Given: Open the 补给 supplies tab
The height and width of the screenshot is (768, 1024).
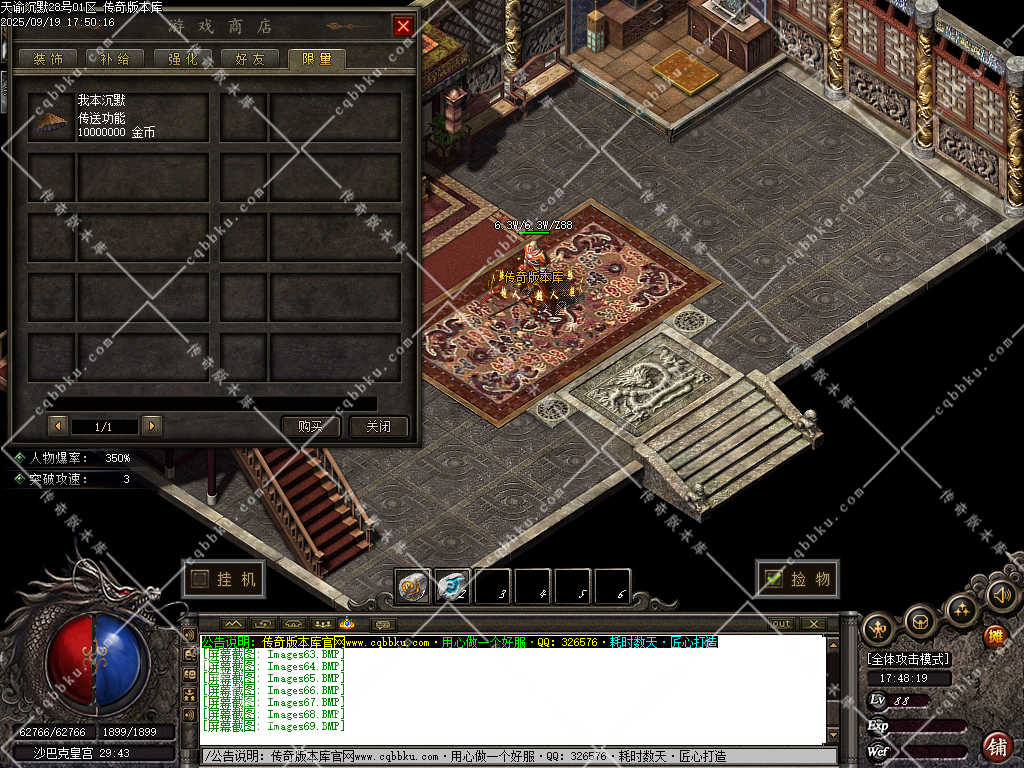Looking at the screenshot, I should pyautogui.click(x=114, y=59).
